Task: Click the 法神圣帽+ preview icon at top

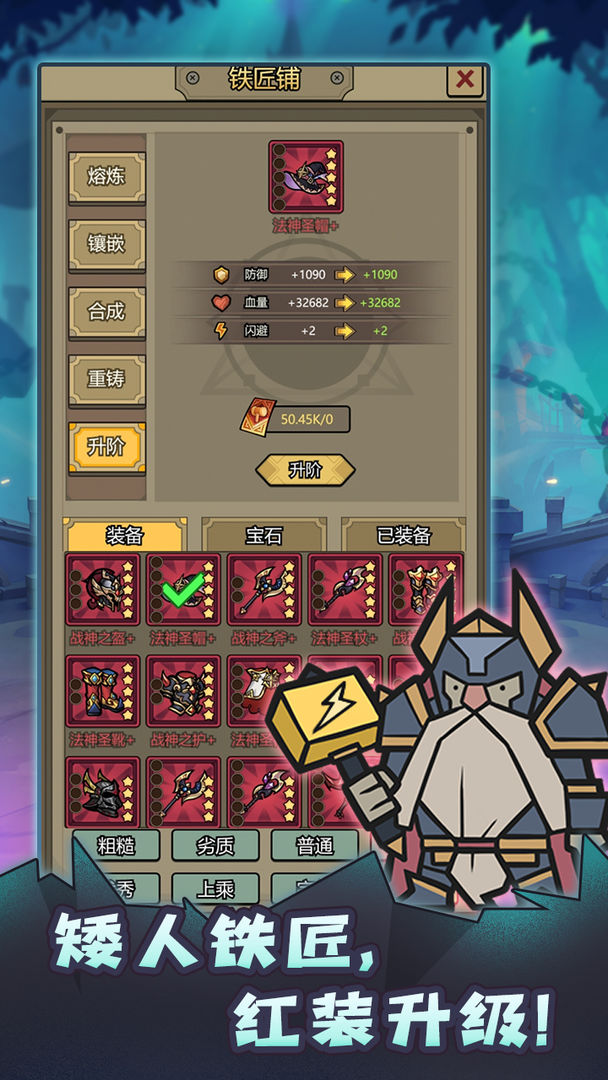Action: click(306, 177)
